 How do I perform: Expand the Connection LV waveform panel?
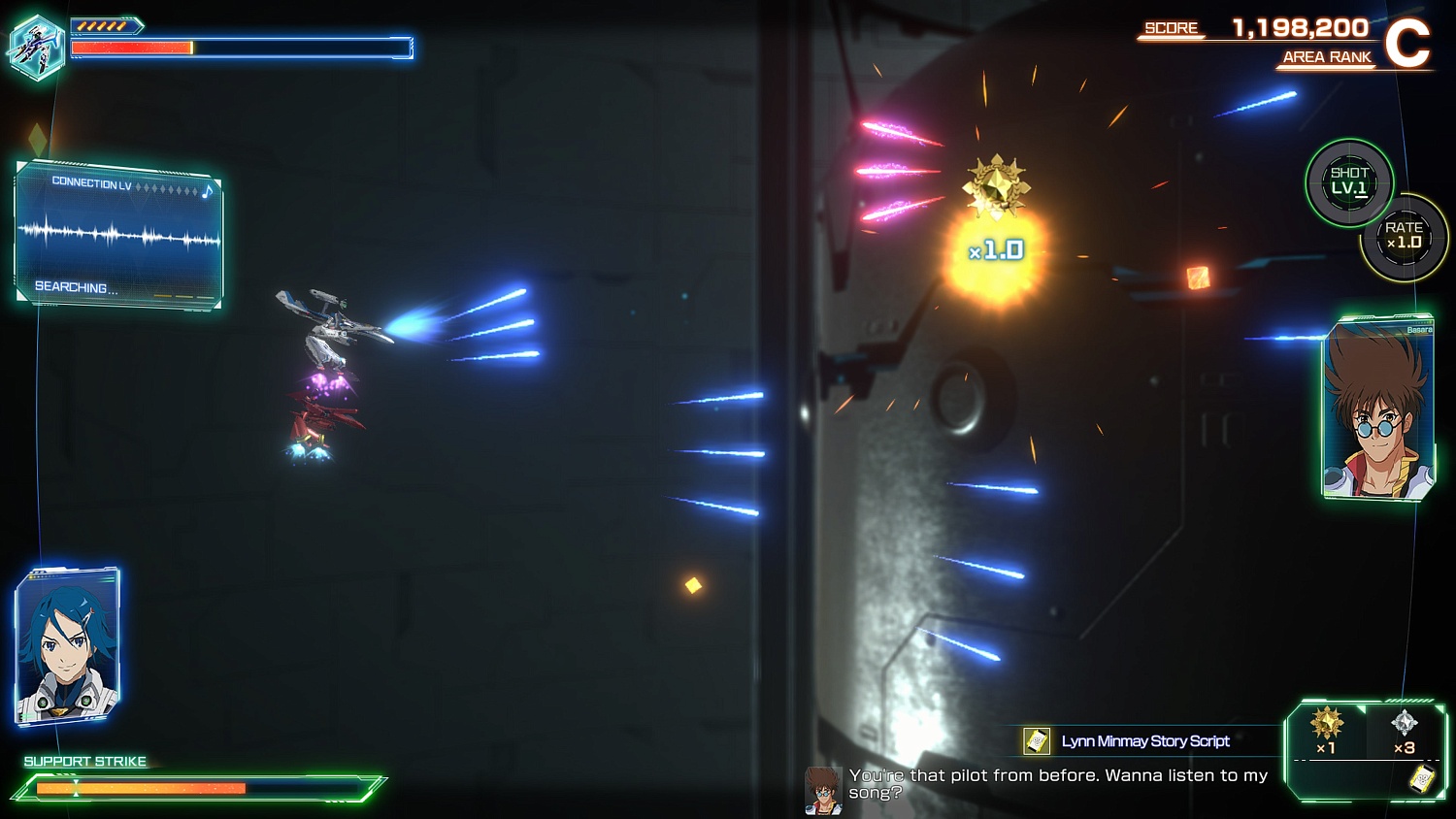click(118, 233)
